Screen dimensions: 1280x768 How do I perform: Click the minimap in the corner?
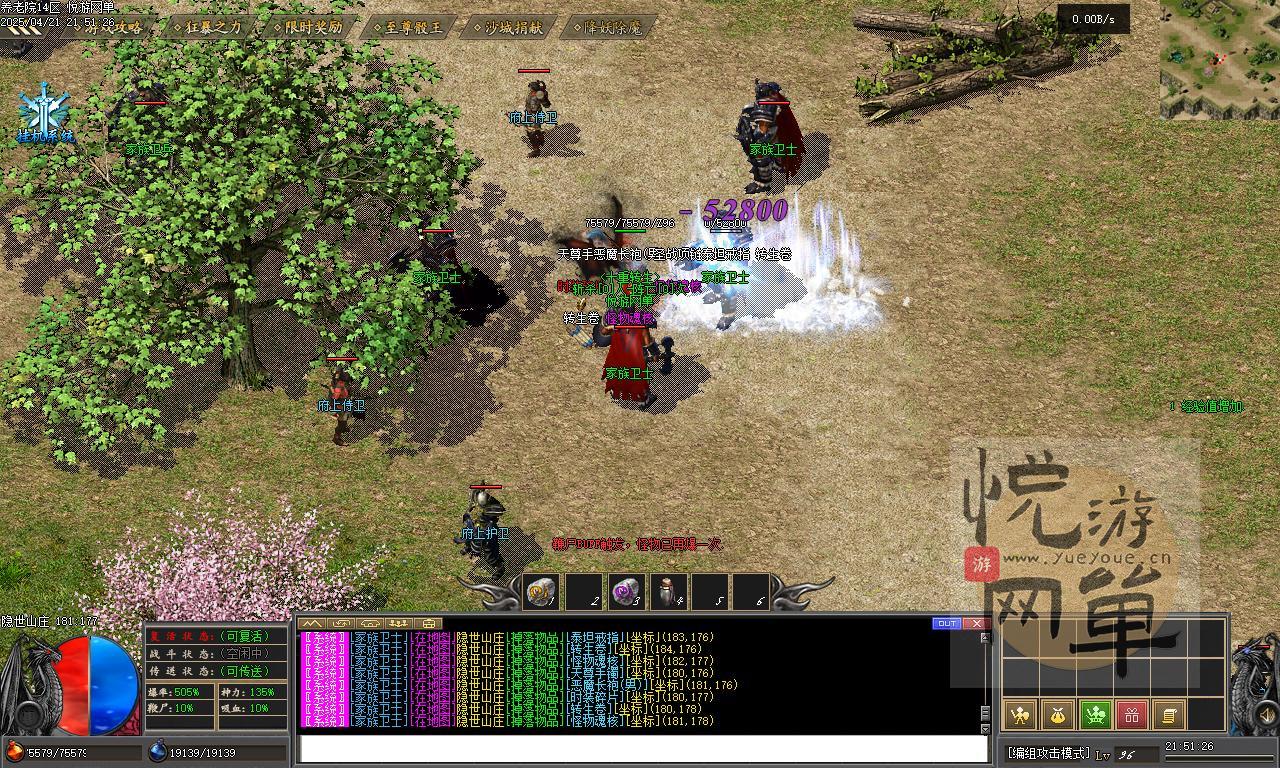[x=1219, y=58]
